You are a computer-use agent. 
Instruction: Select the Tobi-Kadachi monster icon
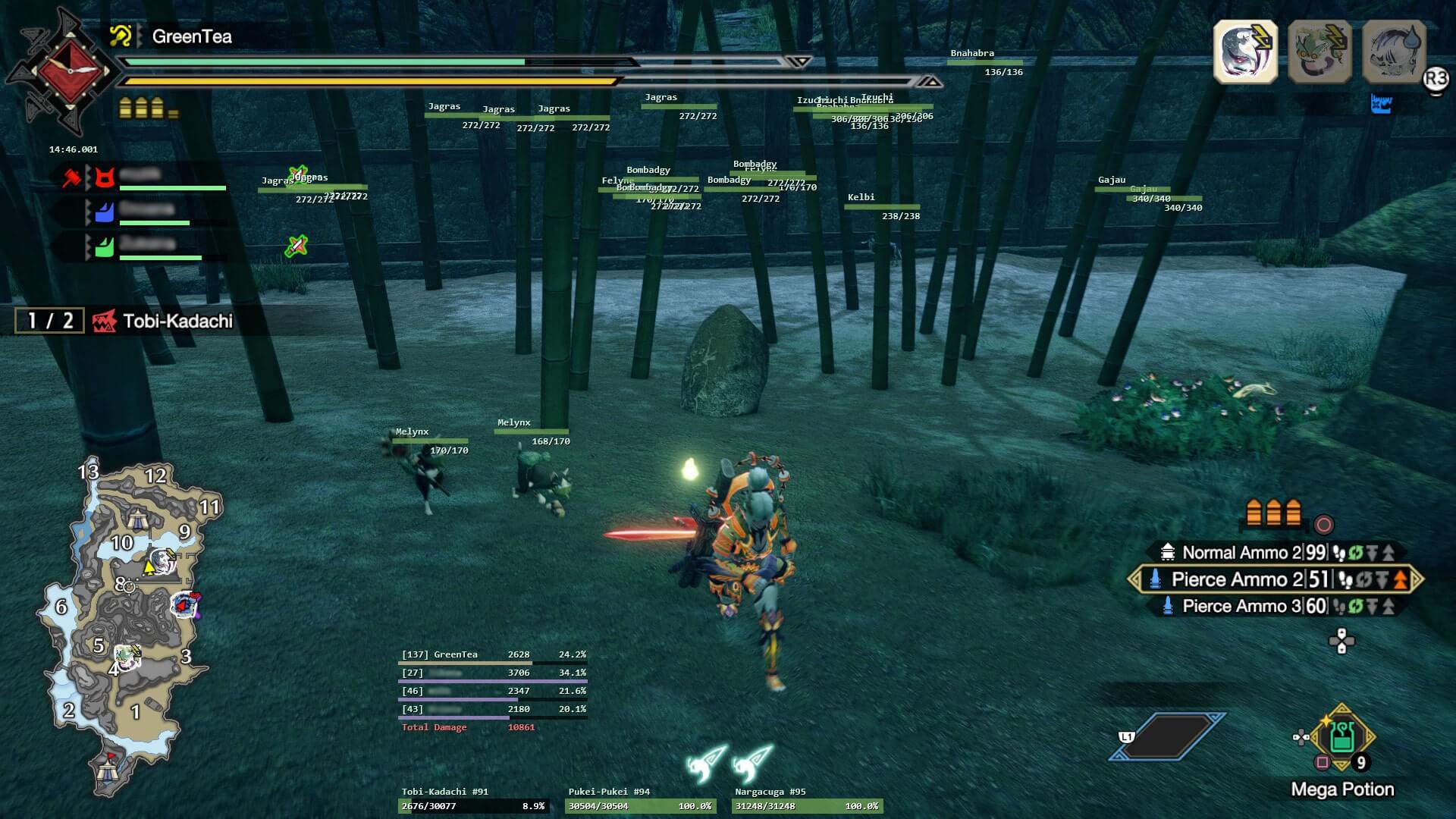pyautogui.click(x=1247, y=49)
